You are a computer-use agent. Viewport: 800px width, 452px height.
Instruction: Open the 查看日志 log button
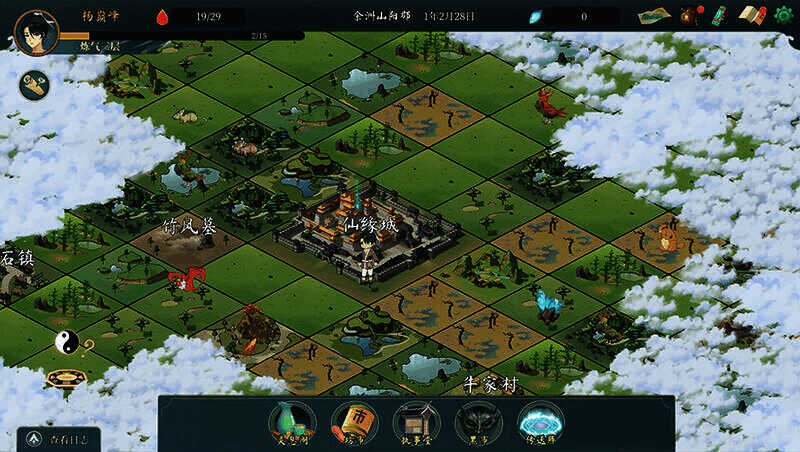tap(58, 438)
